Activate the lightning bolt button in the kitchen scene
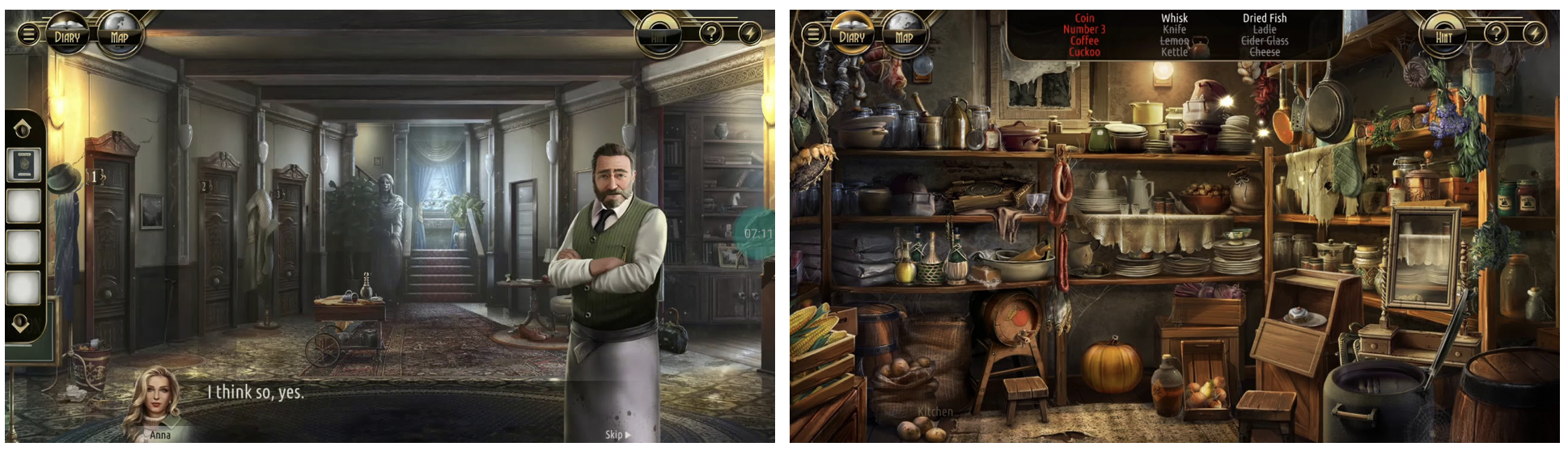The width and height of the screenshot is (1568, 451). (x=1534, y=33)
